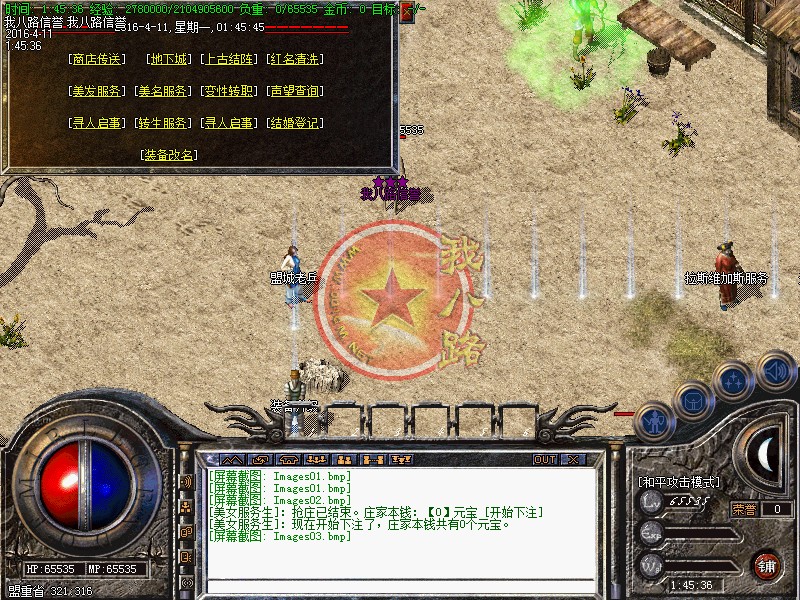The width and height of the screenshot is (800, 600).
Task: Open the 美发服务 hairdressing service
Action: tap(97, 91)
